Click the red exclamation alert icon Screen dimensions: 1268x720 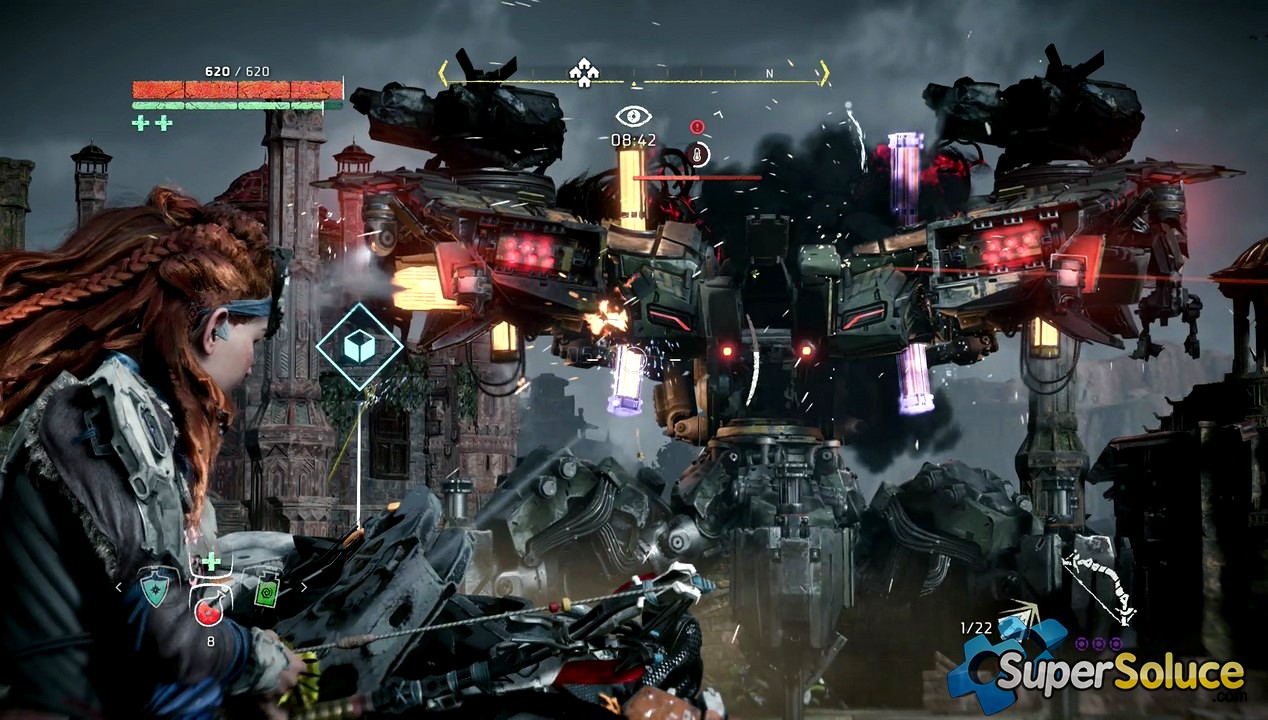(x=697, y=127)
